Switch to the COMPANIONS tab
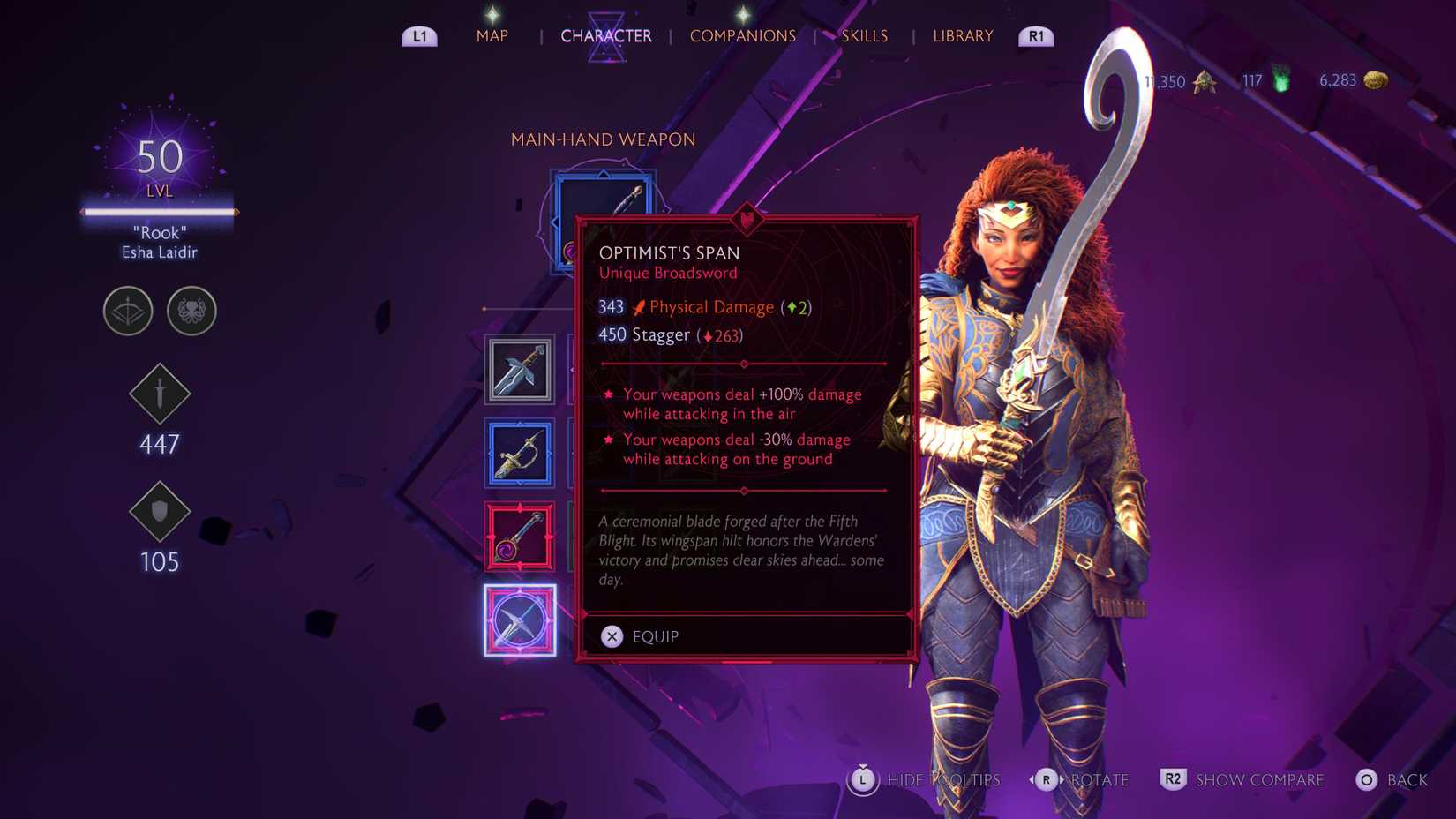Viewport: 1456px width, 819px height. [743, 36]
